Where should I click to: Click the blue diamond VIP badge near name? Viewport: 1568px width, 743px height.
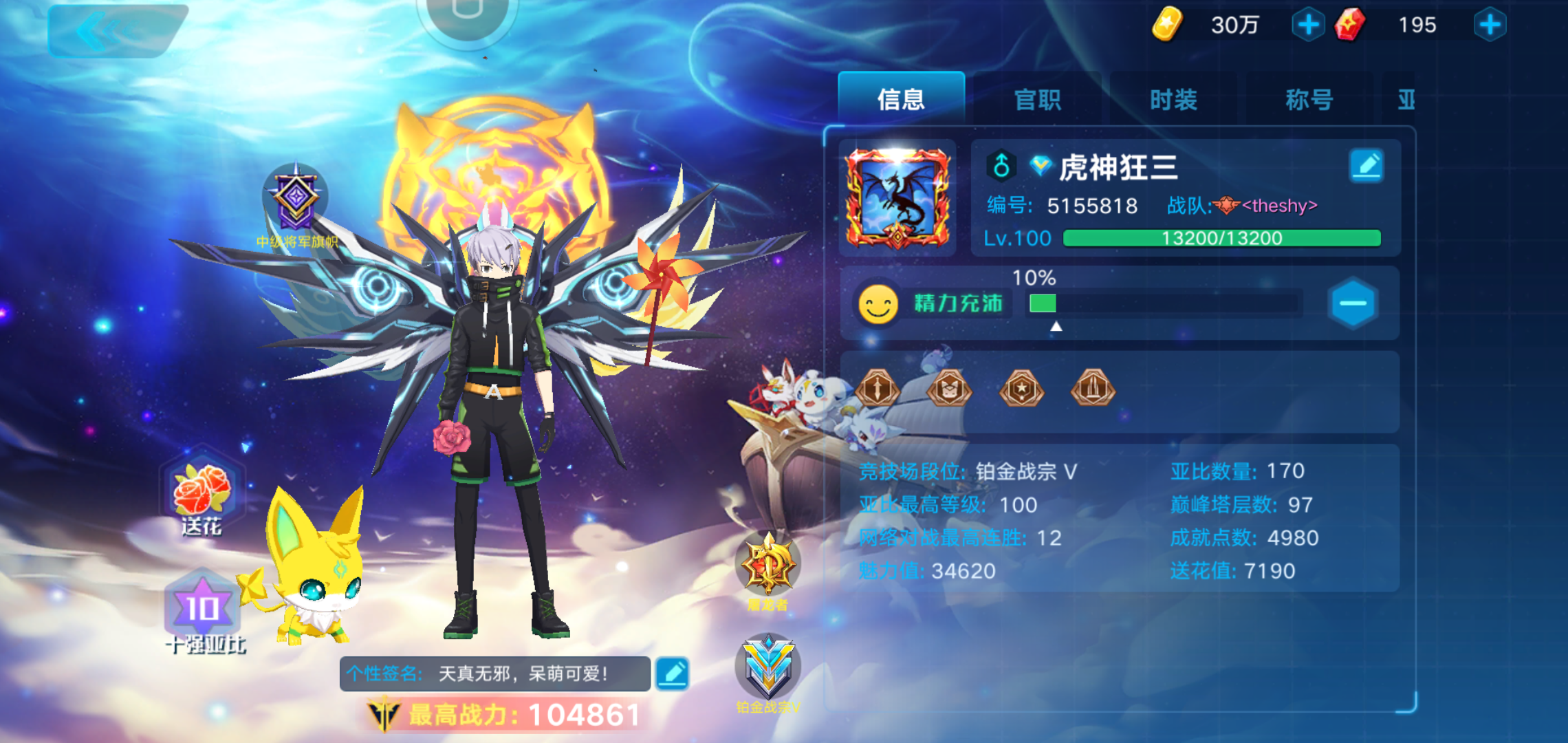pos(1041,165)
